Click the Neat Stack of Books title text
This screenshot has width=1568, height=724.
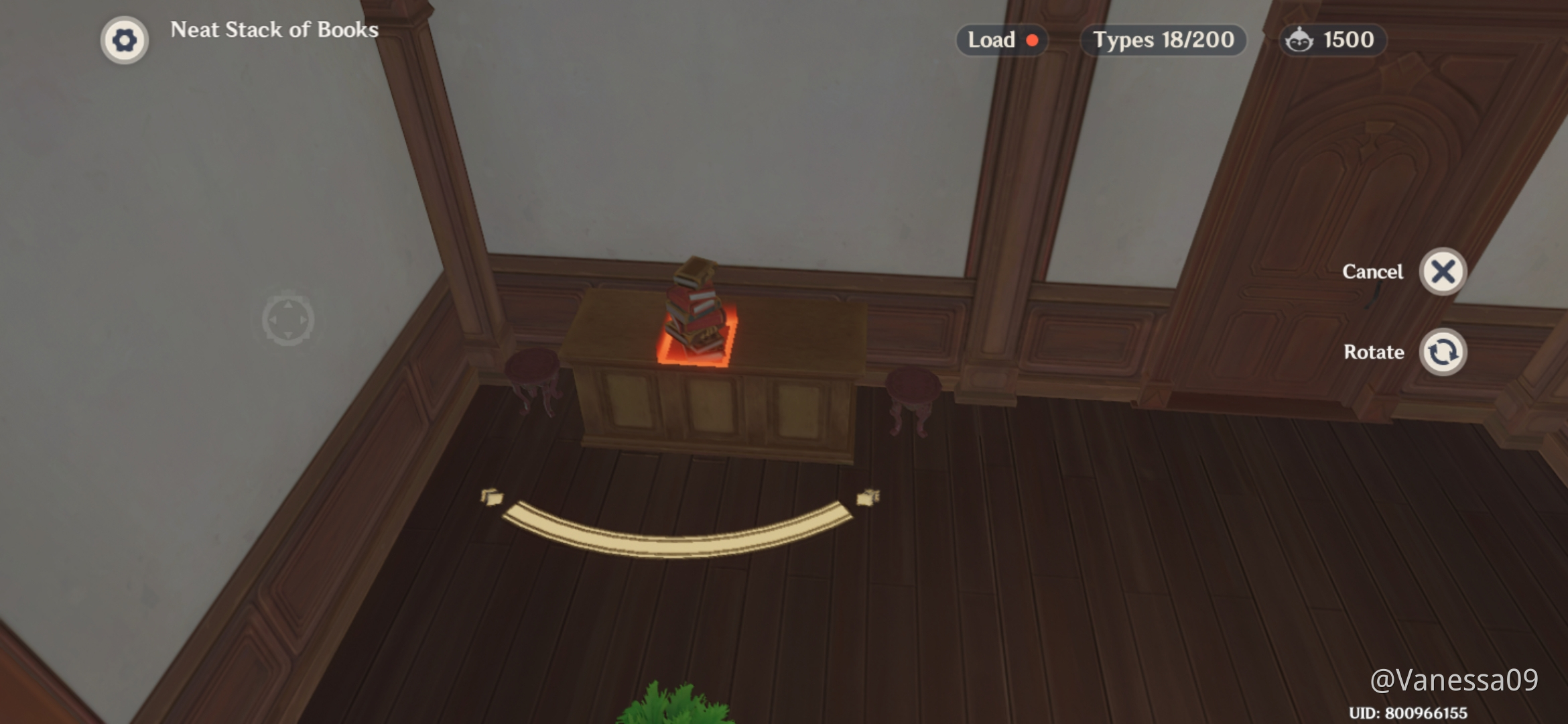point(273,30)
